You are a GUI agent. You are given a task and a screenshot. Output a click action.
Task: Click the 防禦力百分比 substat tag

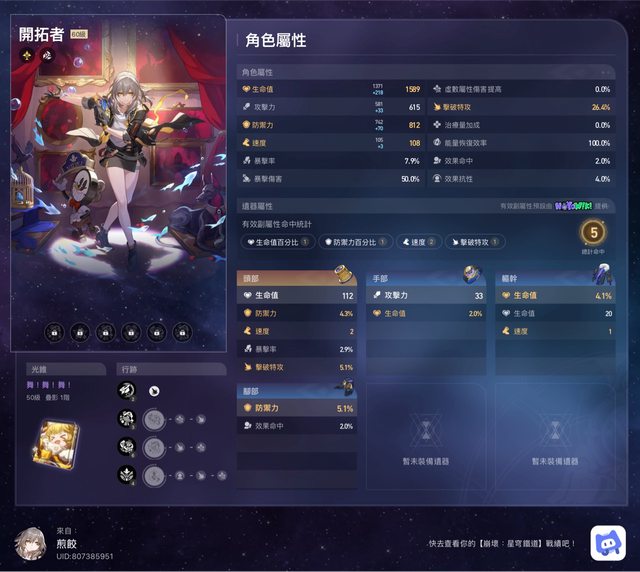click(355, 242)
